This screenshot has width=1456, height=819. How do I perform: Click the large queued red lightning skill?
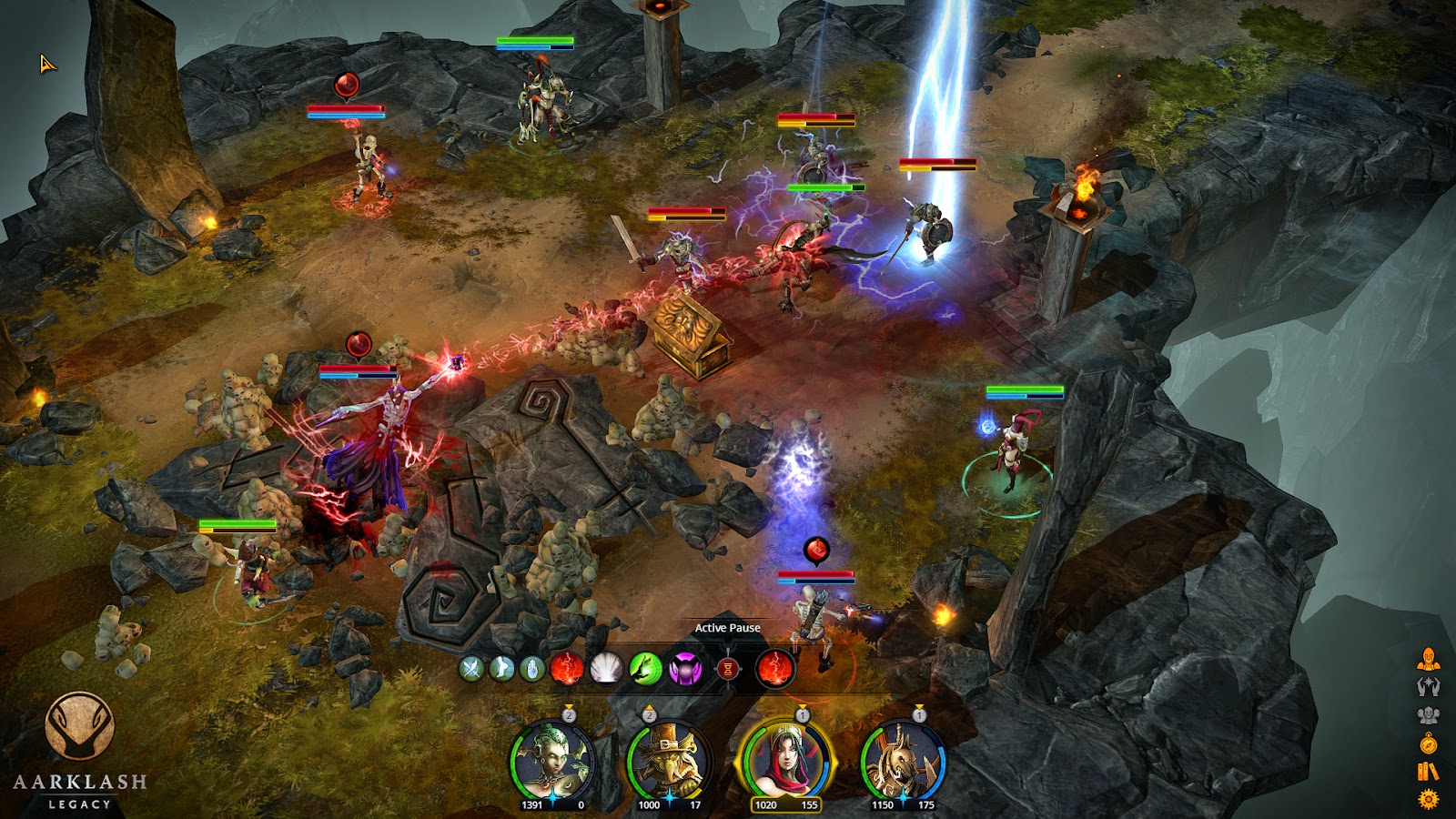tap(774, 668)
